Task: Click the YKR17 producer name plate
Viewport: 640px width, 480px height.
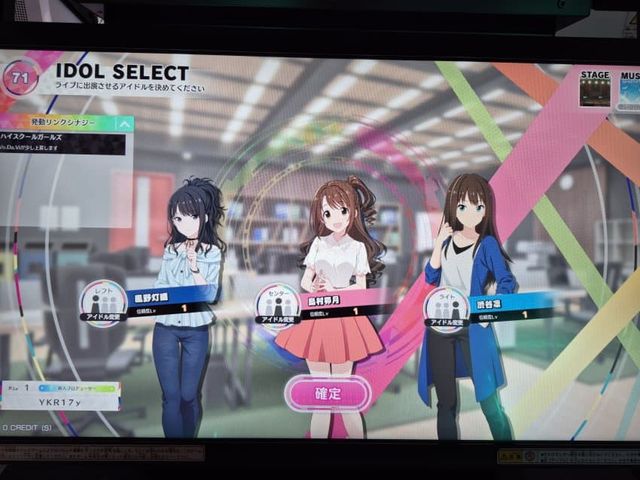Action: 60,401
